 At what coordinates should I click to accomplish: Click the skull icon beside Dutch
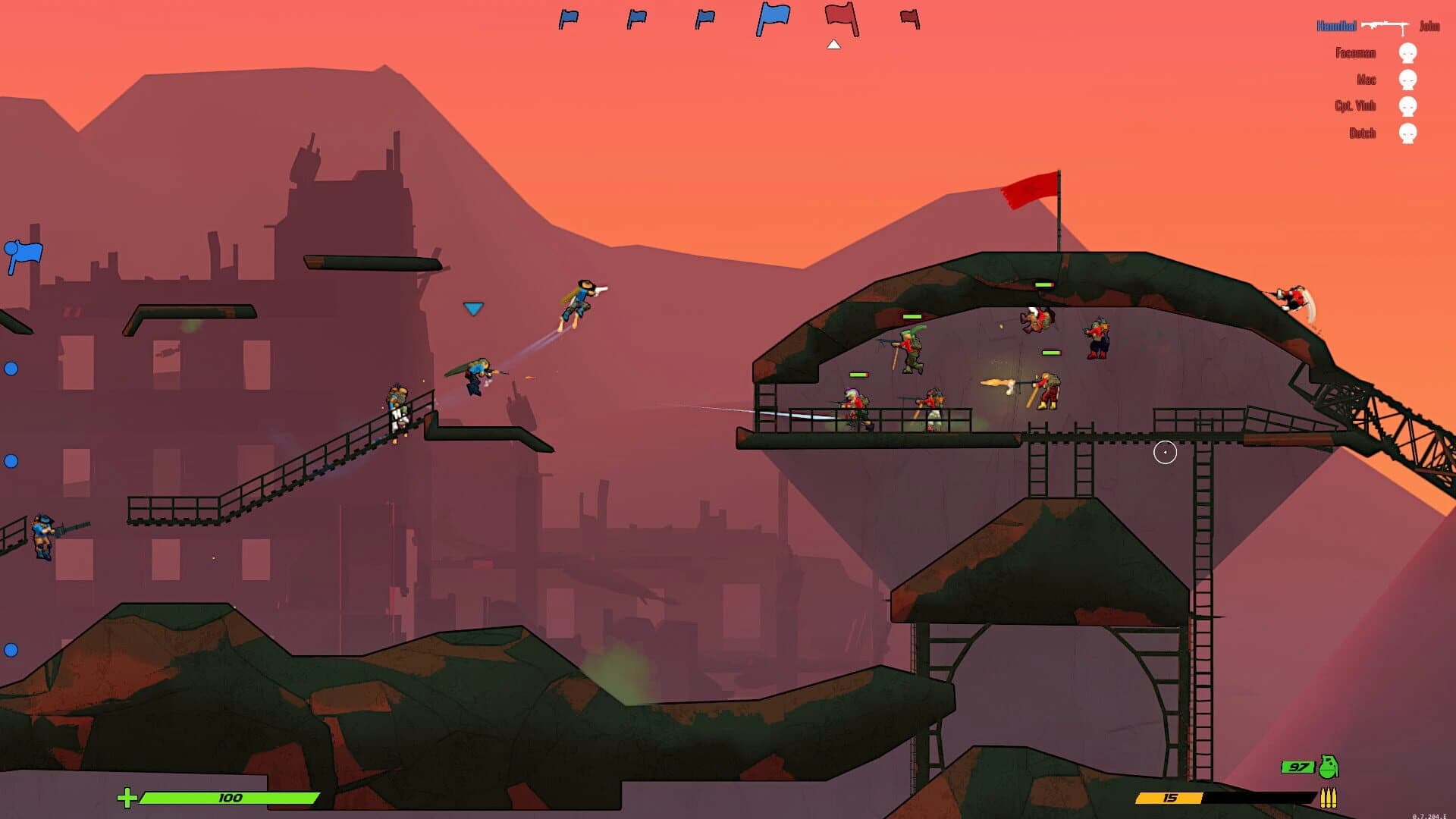(x=1409, y=133)
